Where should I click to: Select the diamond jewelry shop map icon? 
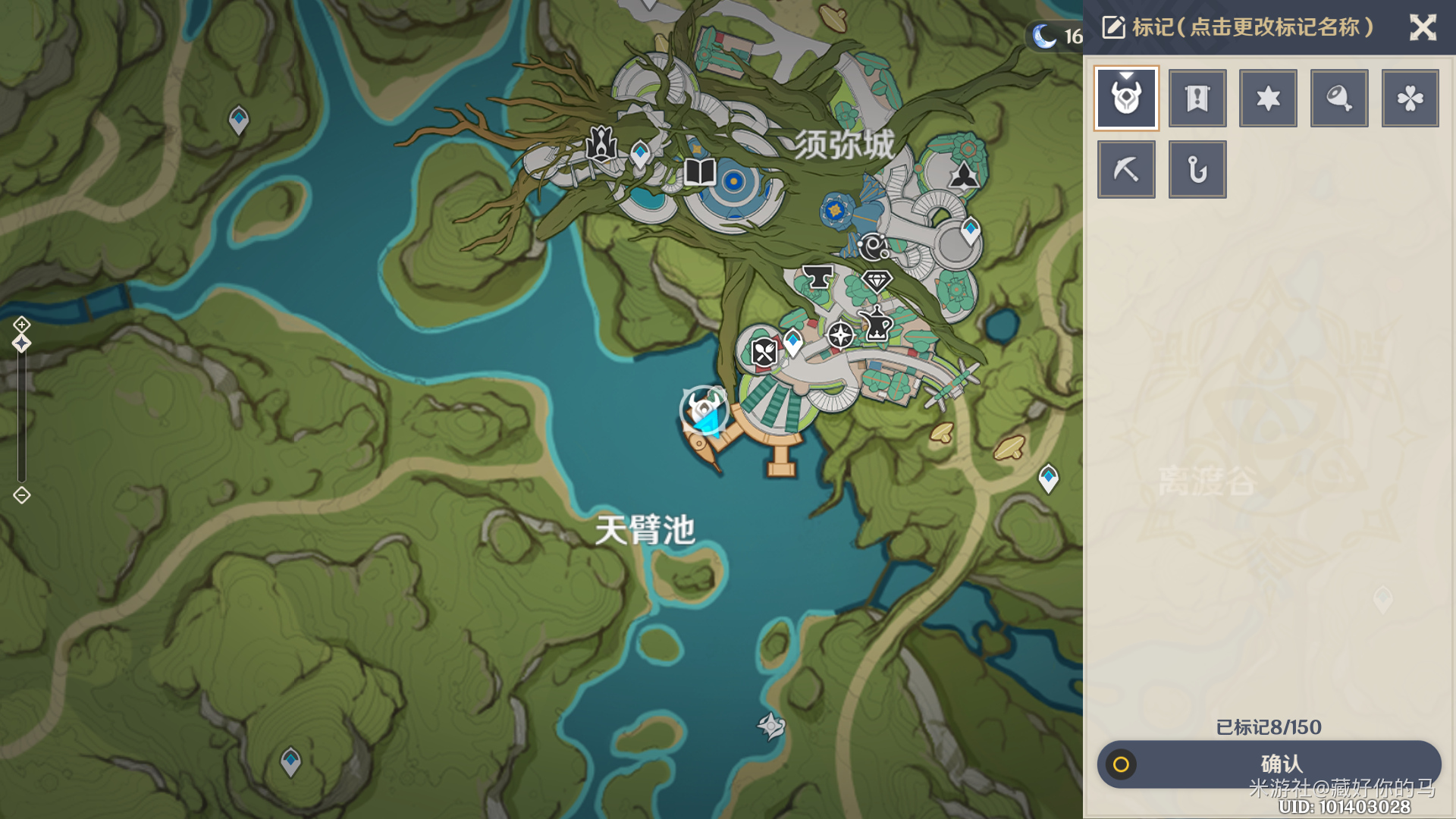[877, 281]
